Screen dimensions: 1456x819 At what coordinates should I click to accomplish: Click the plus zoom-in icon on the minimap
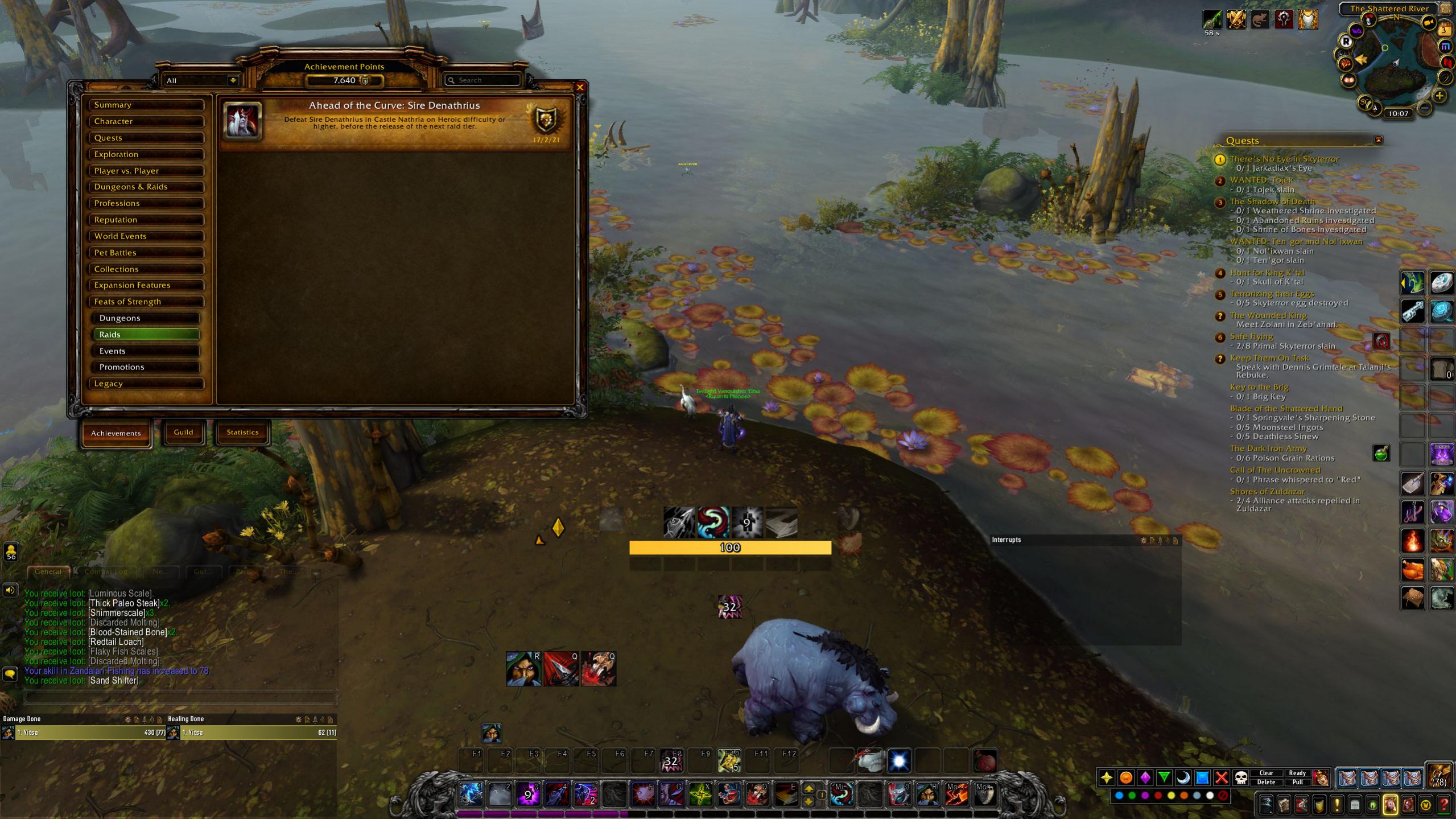click(1439, 96)
